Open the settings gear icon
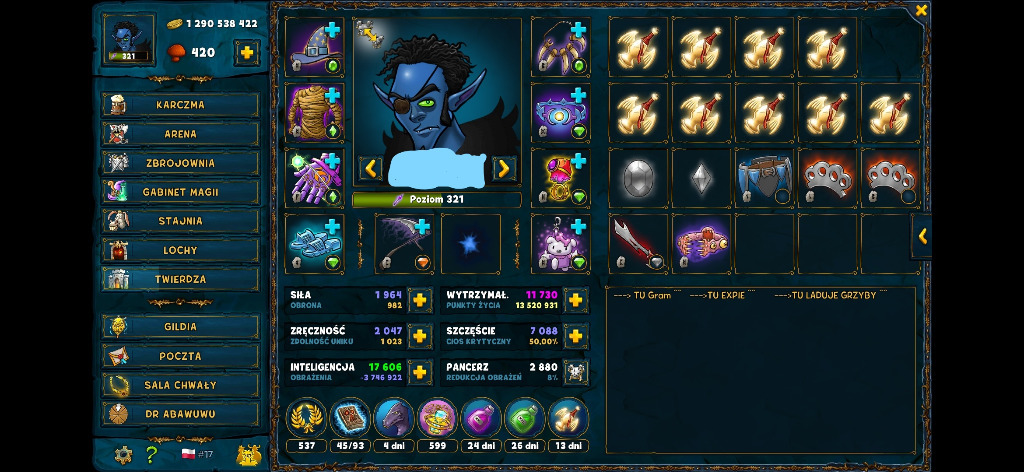1024x472 pixels. tap(123, 455)
